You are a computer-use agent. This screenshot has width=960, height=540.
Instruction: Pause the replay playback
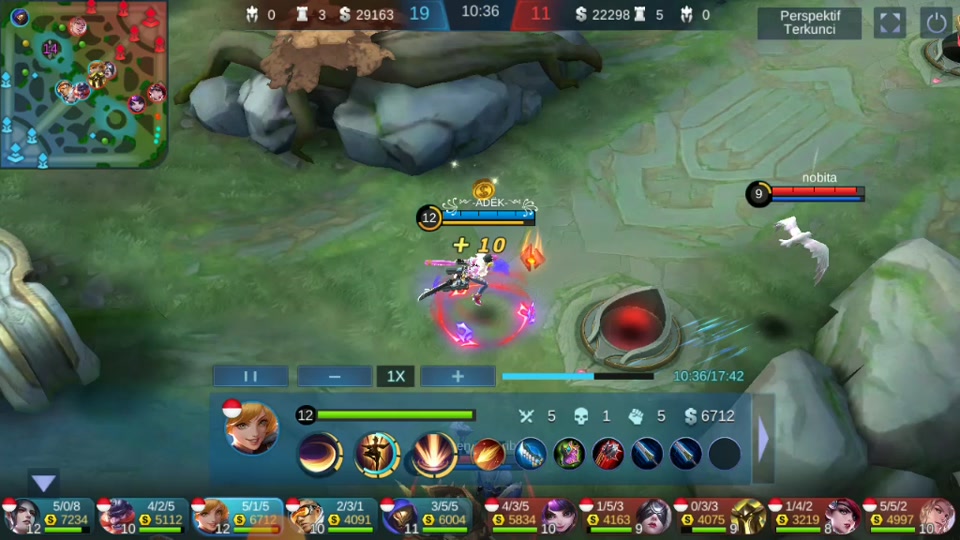[251, 376]
